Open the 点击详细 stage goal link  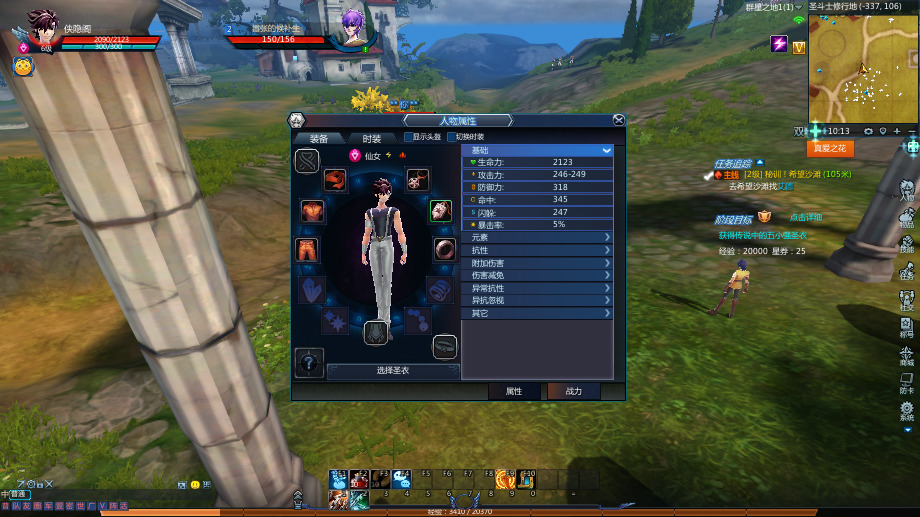[x=805, y=217]
